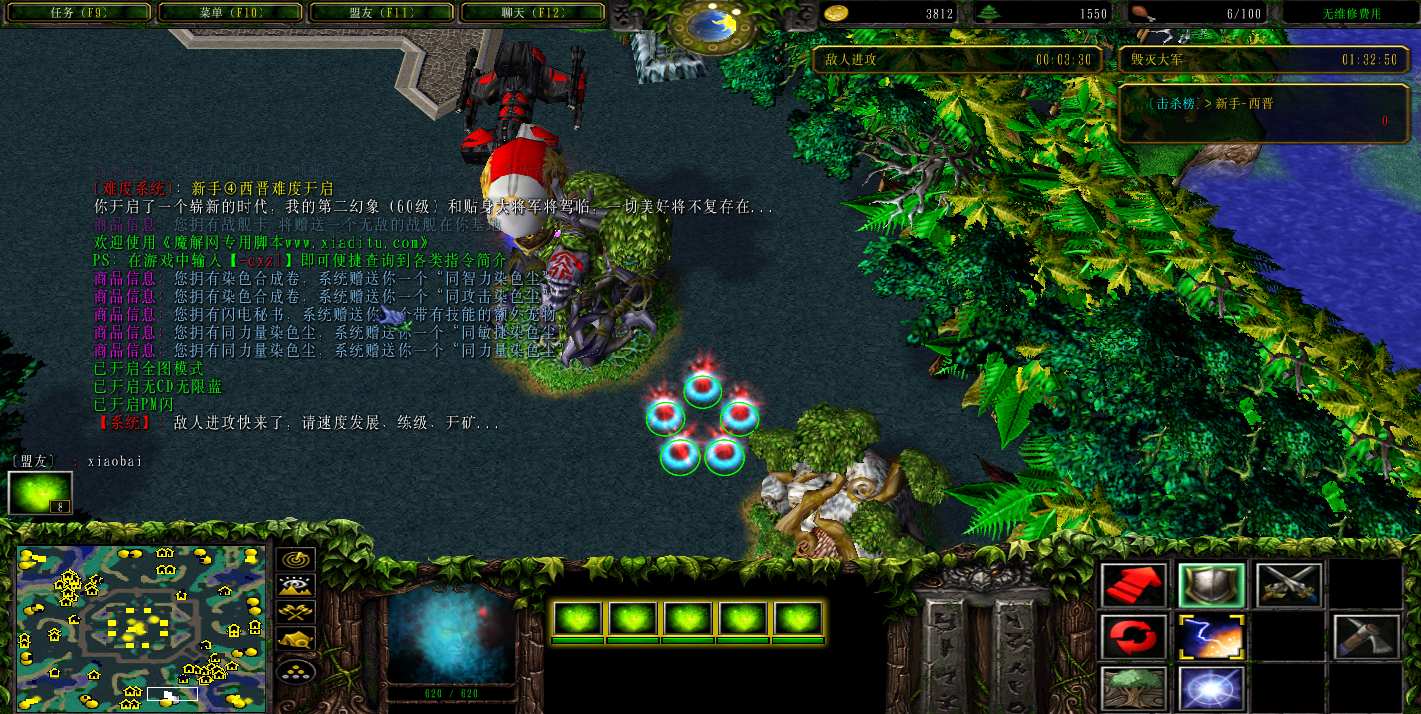Screen dimensions: 1421x714
Task: Activate the minimap signal ping button
Action: pyautogui.click(x=296, y=561)
